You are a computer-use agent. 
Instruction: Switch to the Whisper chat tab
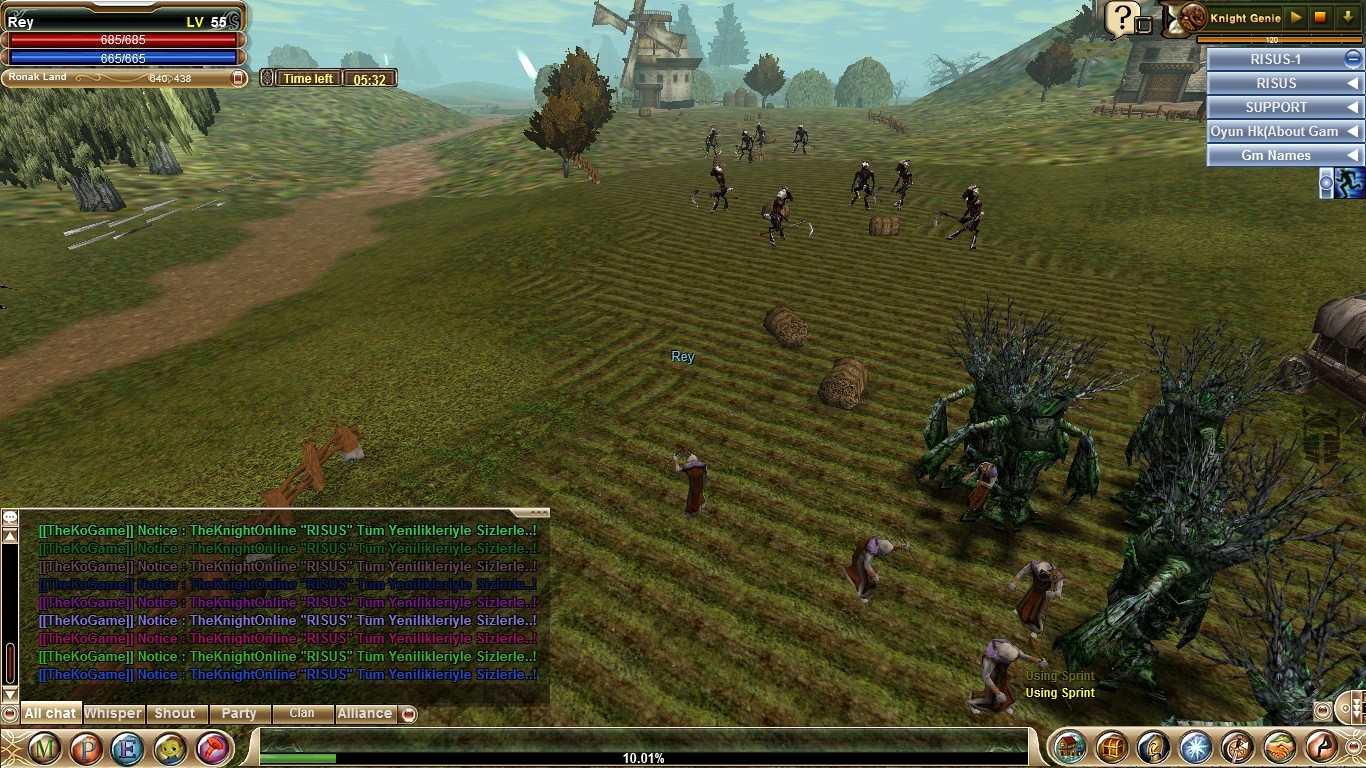[x=113, y=714]
